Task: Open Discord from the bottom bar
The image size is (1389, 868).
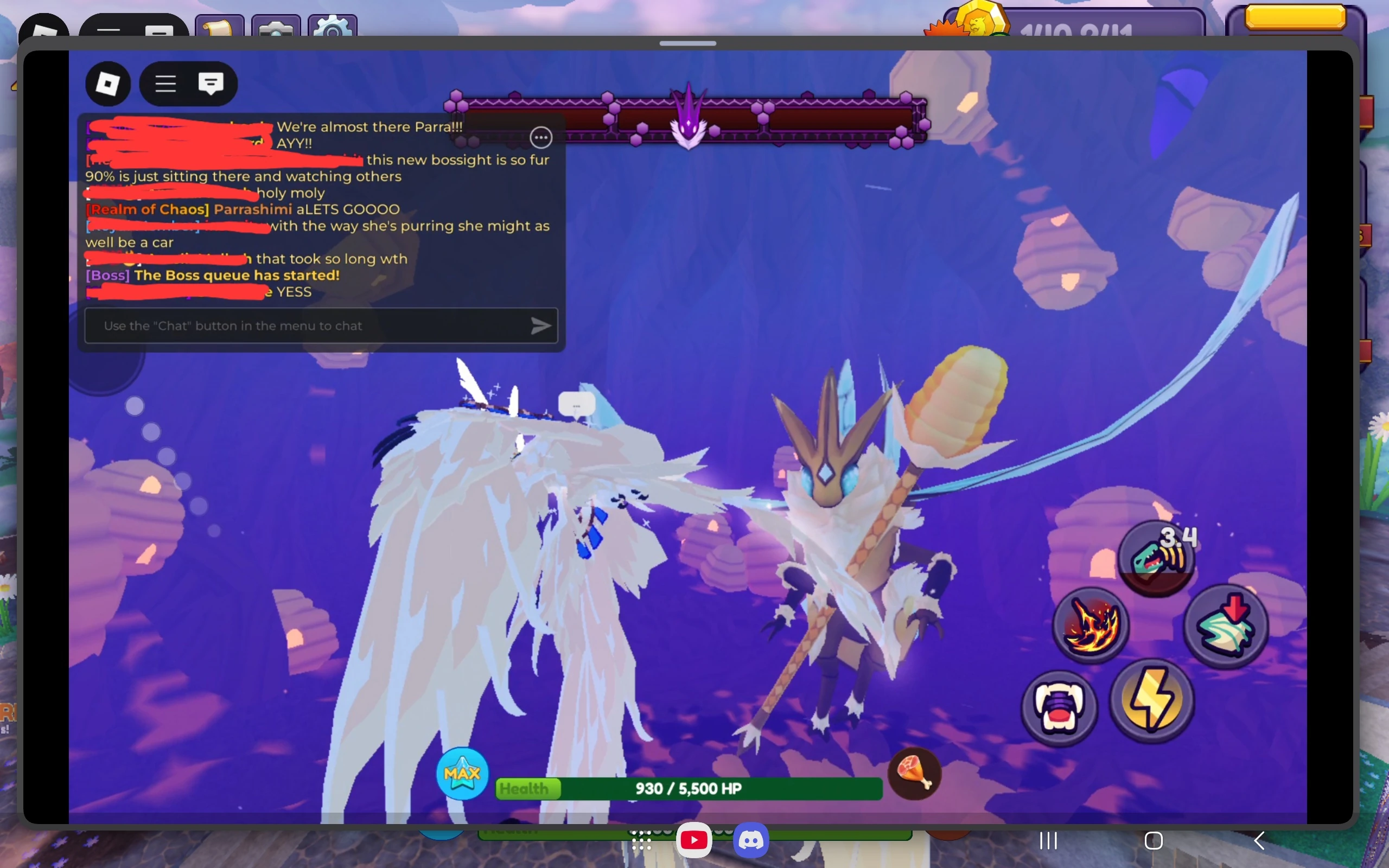Action: click(x=751, y=839)
